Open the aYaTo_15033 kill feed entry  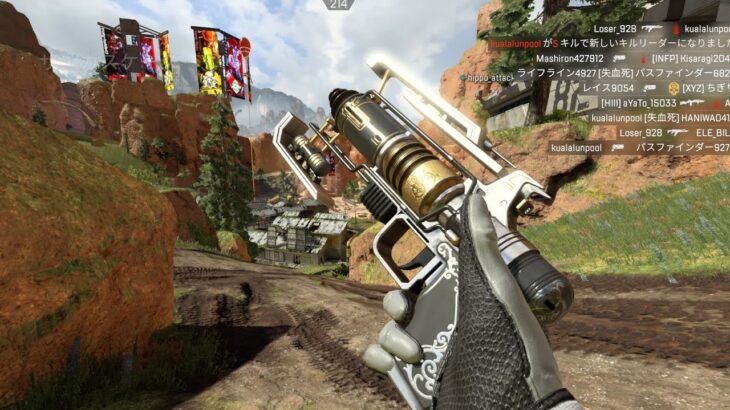pos(664,103)
